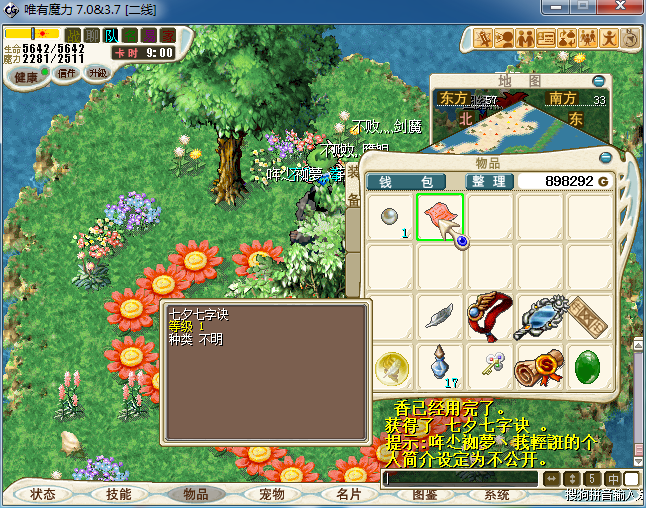Open the 技能 skills menu
Screen dimensions: 646x508
click(x=118, y=494)
